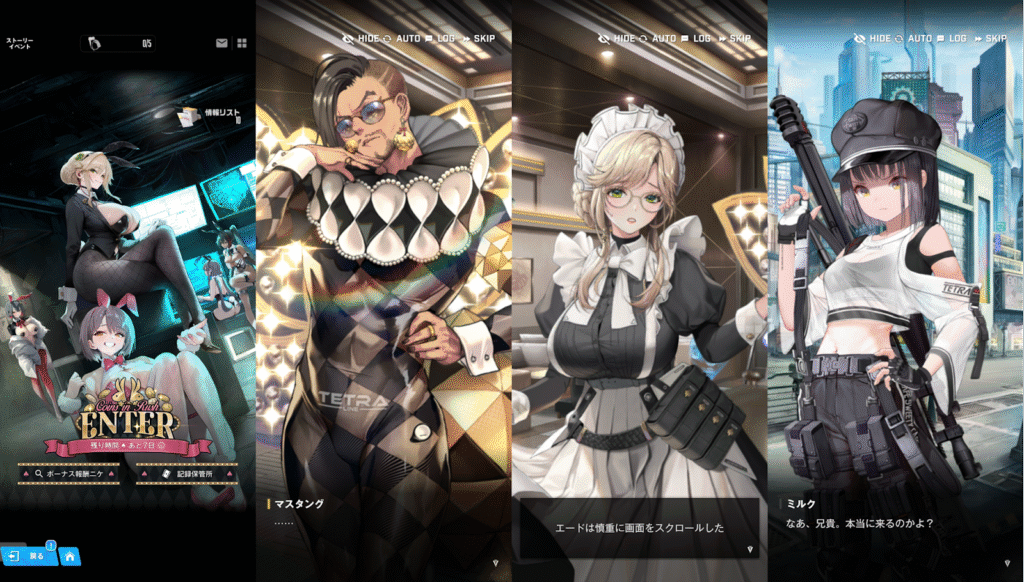Open the four-square grid menu icon
Image resolution: width=1024 pixels, height=582 pixels.
tap(241, 43)
